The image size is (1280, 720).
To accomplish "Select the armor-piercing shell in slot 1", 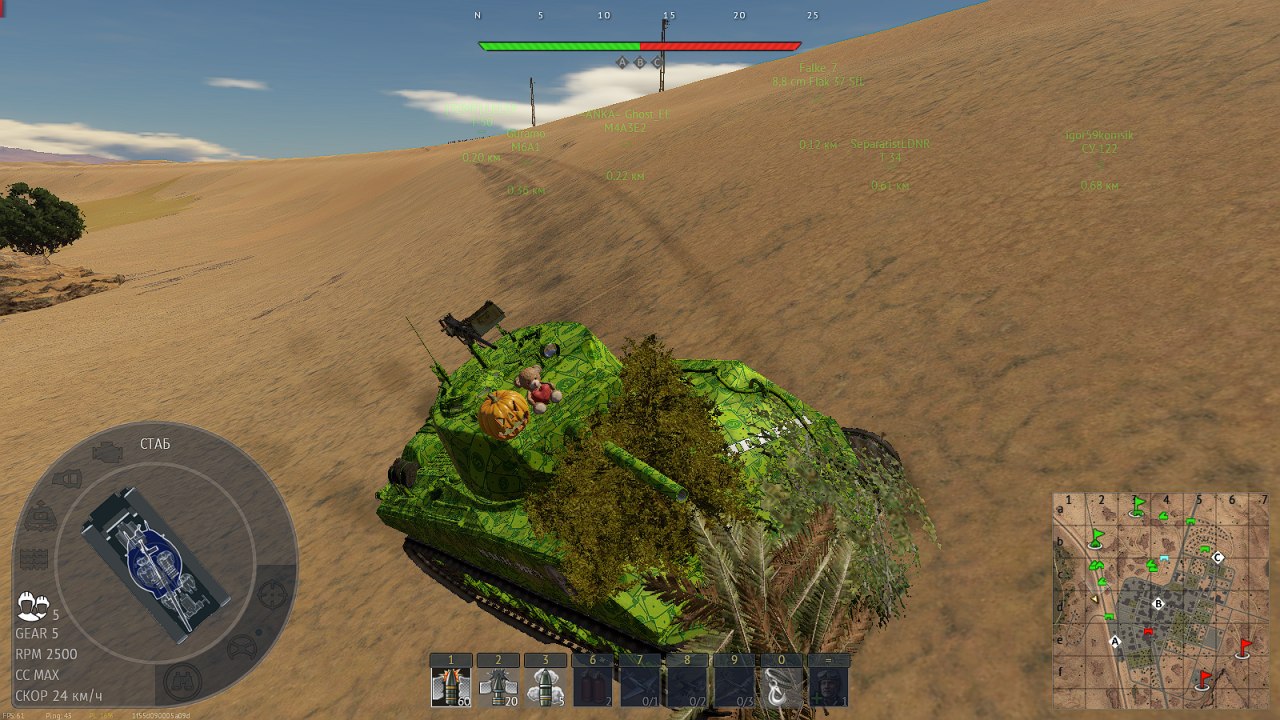I will [450, 686].
